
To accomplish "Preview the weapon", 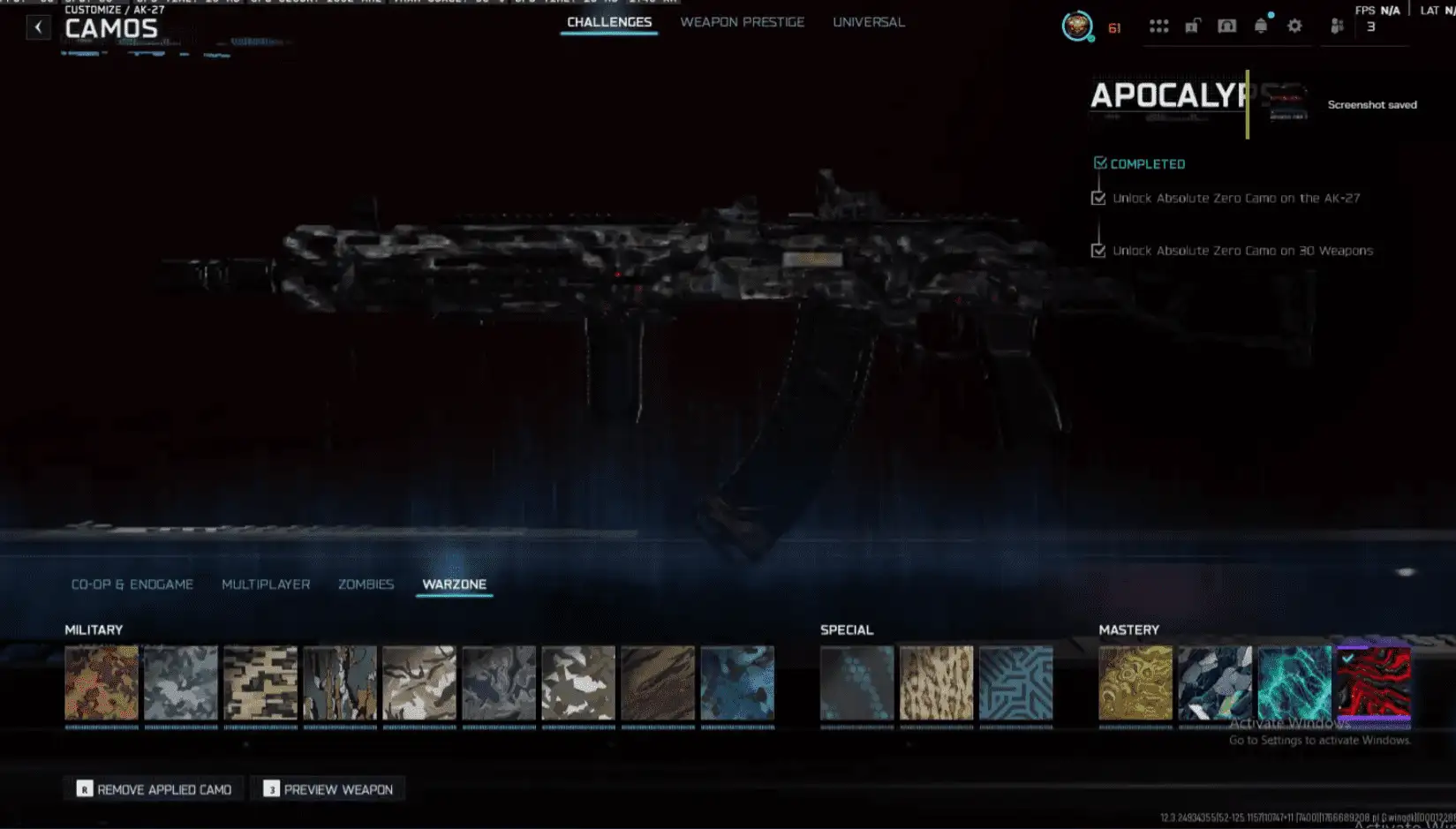I will (328, 789).
